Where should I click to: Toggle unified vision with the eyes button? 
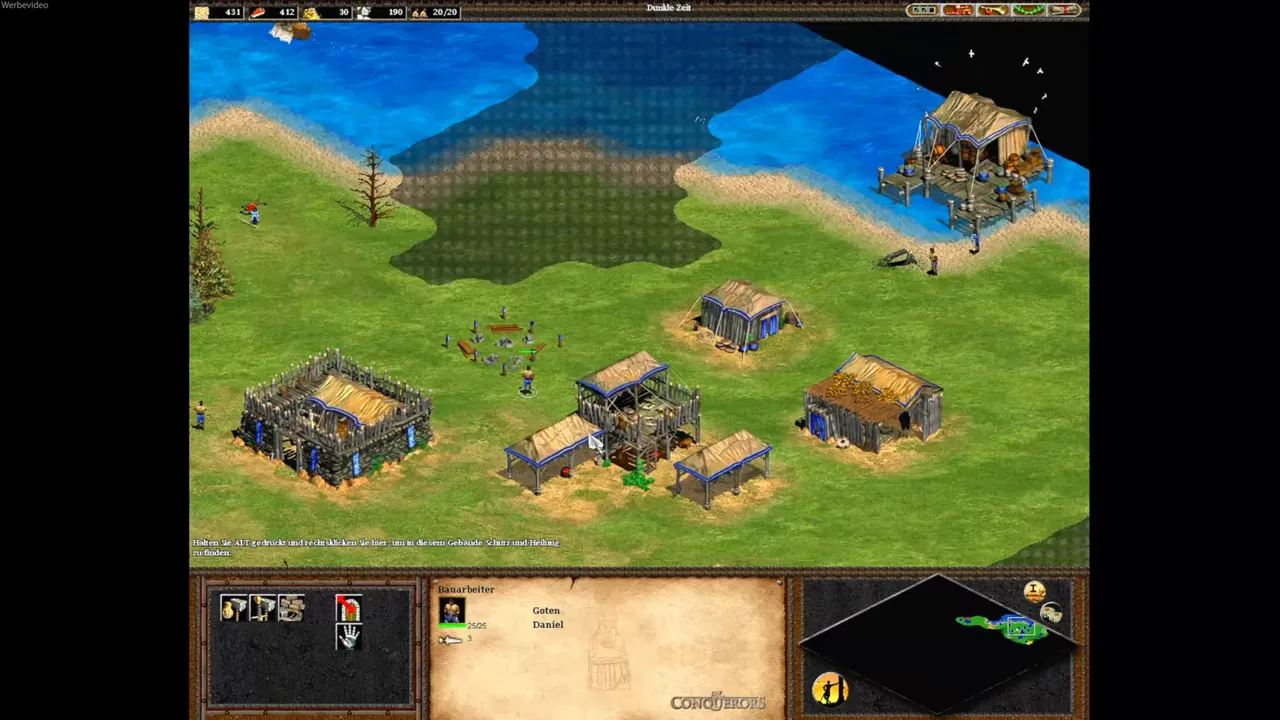point(1052,613)
